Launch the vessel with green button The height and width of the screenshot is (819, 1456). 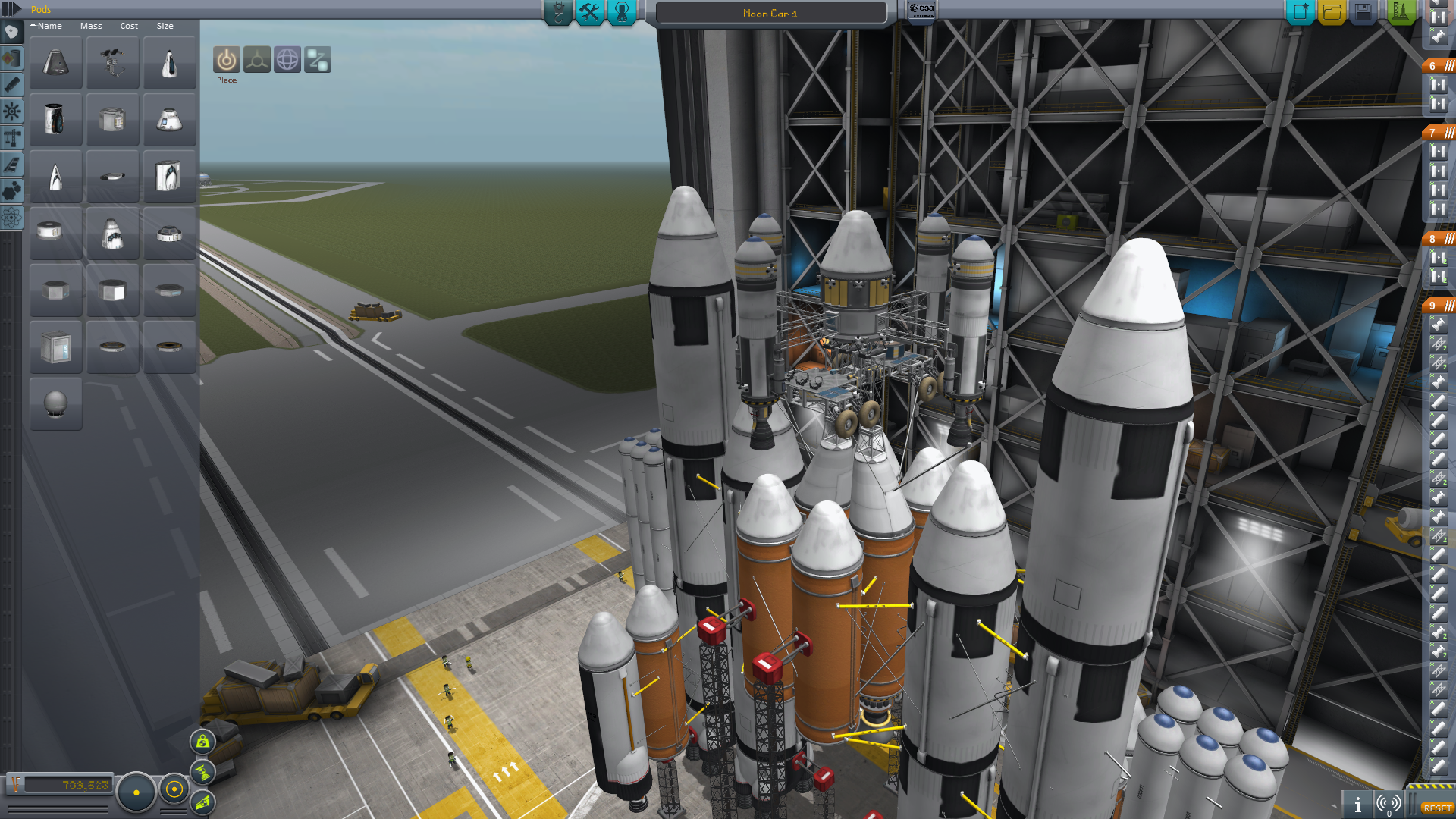coord(1400,12)
